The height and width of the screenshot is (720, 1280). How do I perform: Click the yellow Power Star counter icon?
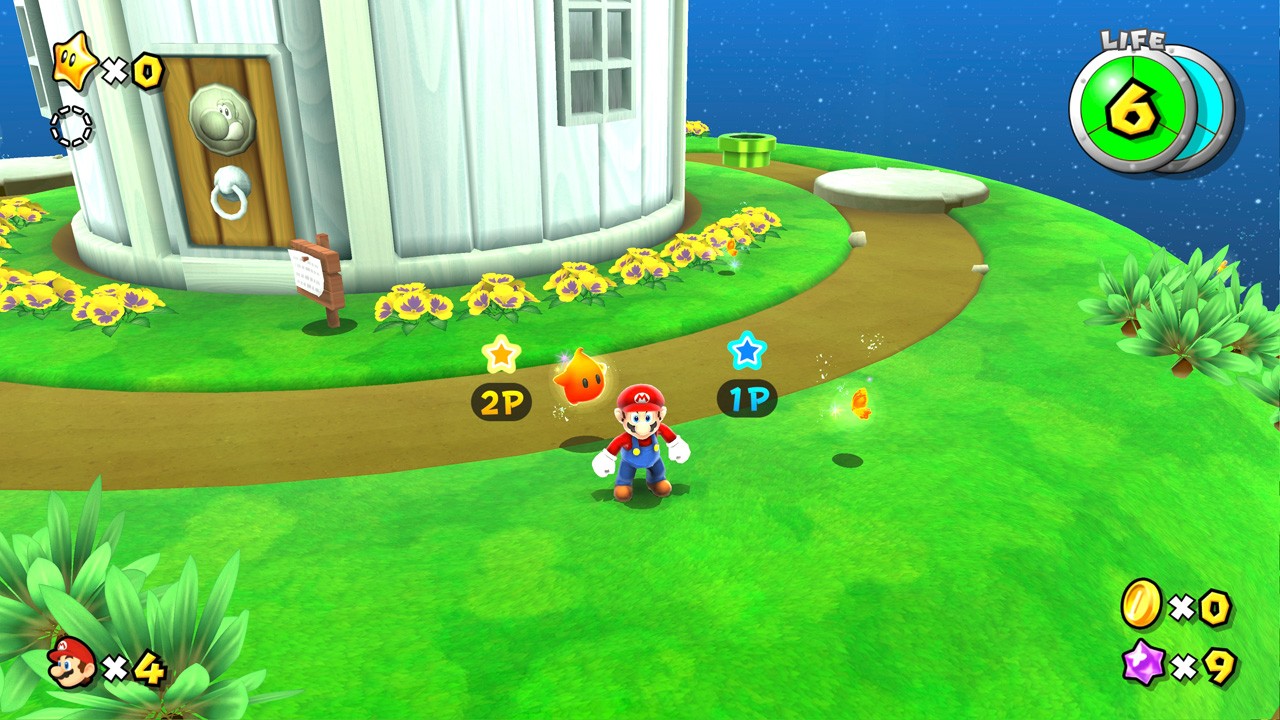point(75,61)
